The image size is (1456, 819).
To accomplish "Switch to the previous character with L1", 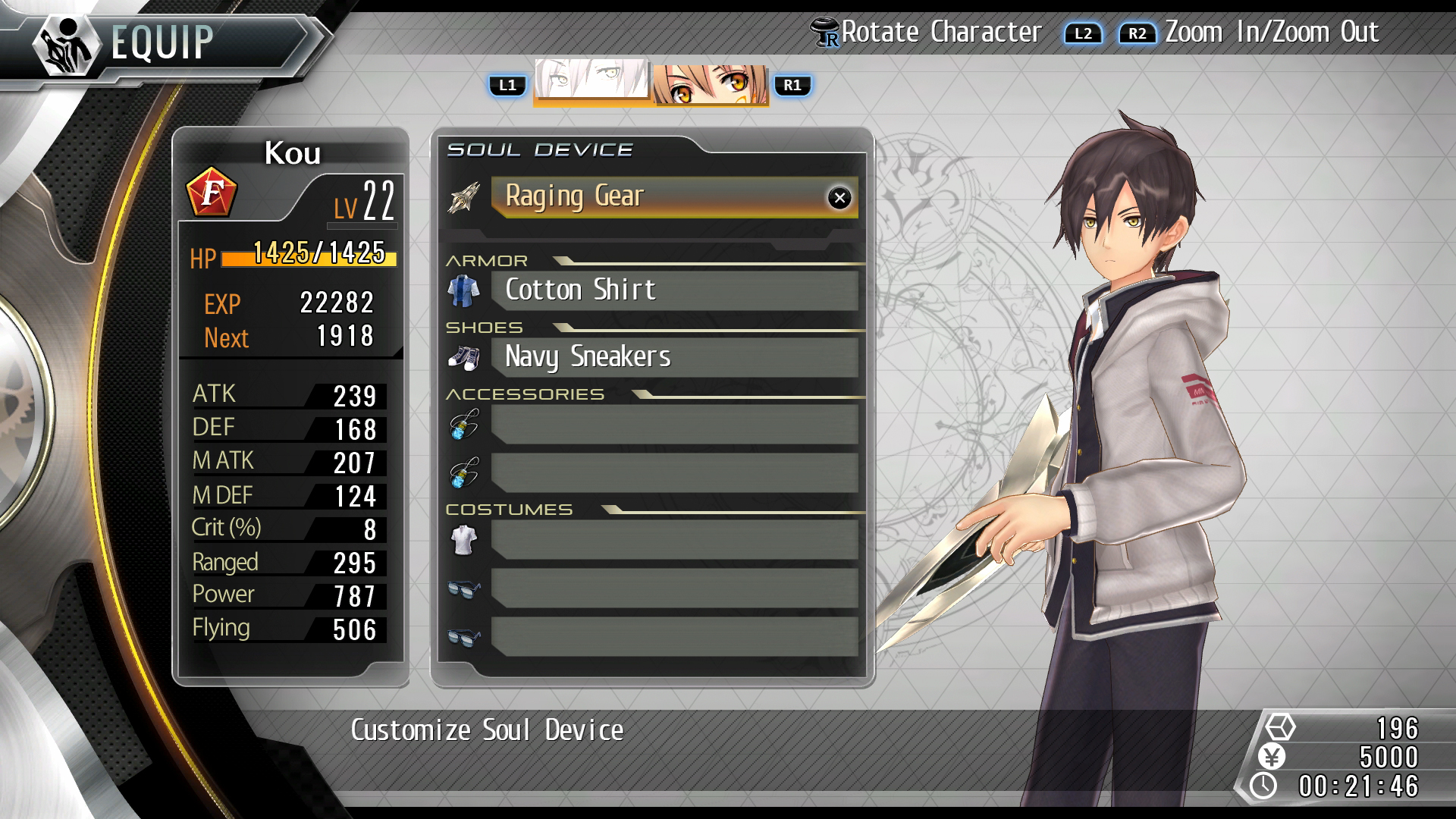I will [x=508, y=85].
